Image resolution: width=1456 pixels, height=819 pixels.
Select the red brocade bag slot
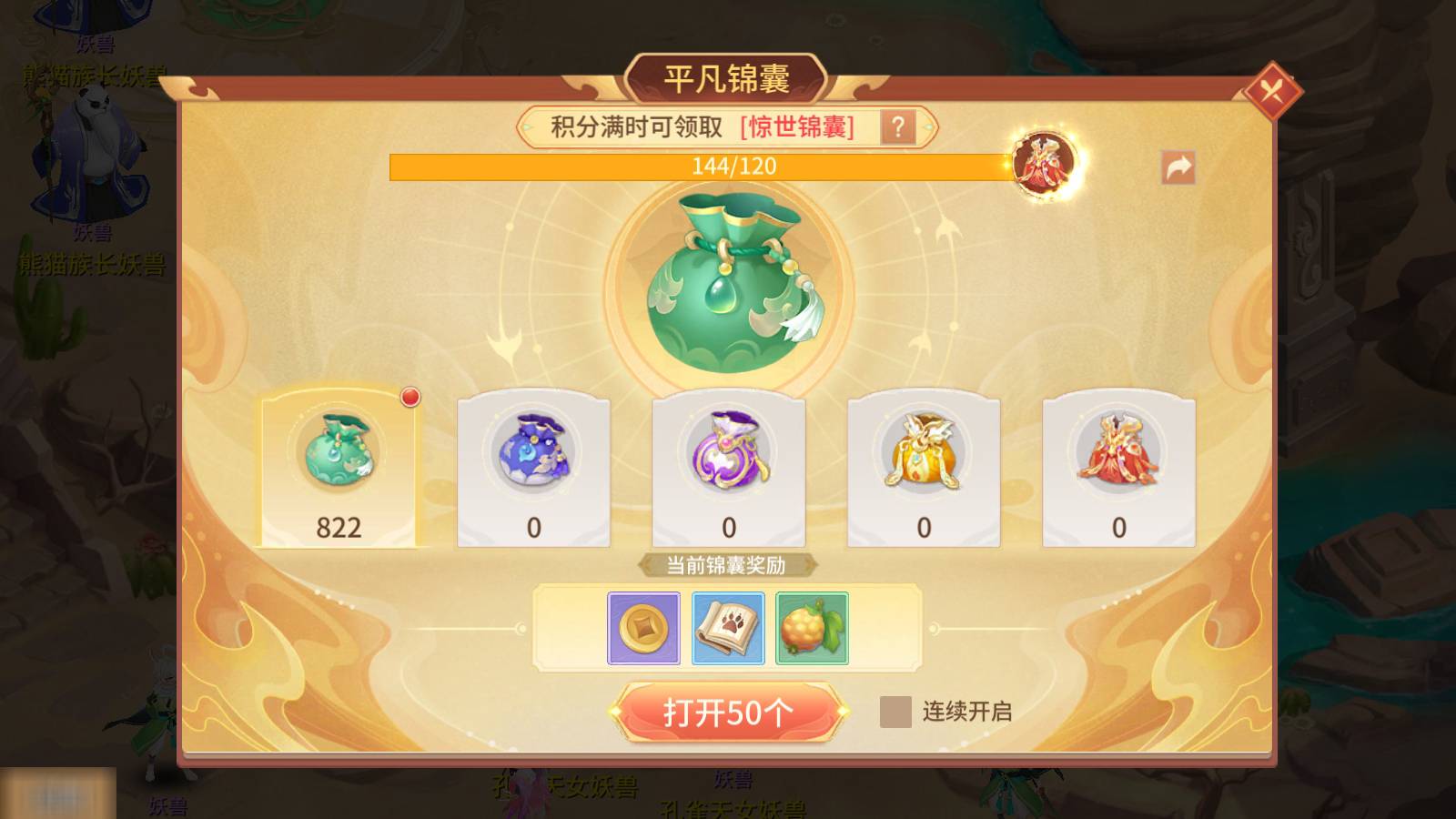coord(1117,464)
